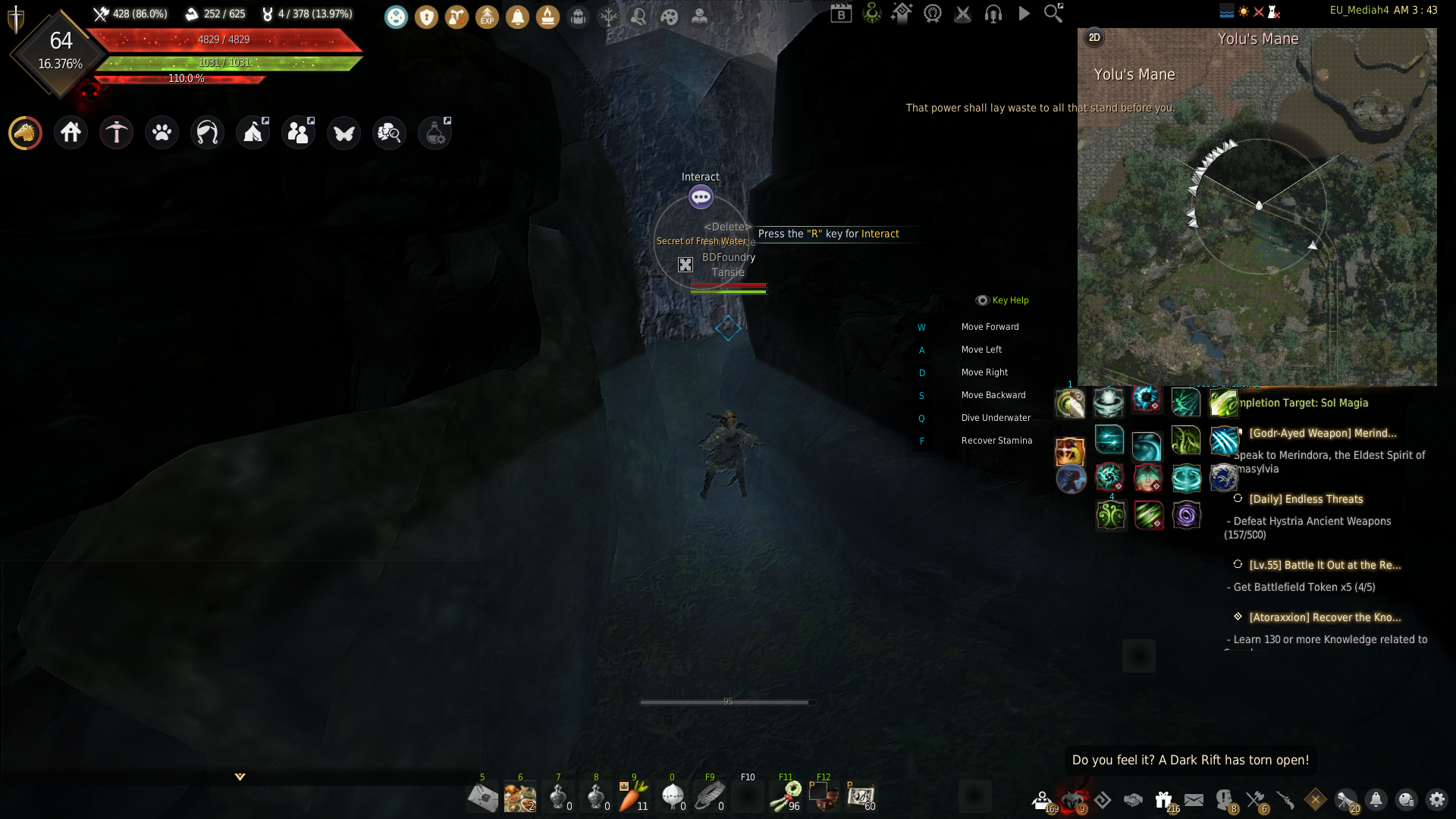Select the carrot hotbar slot
1456x819 pixels.
633,796
